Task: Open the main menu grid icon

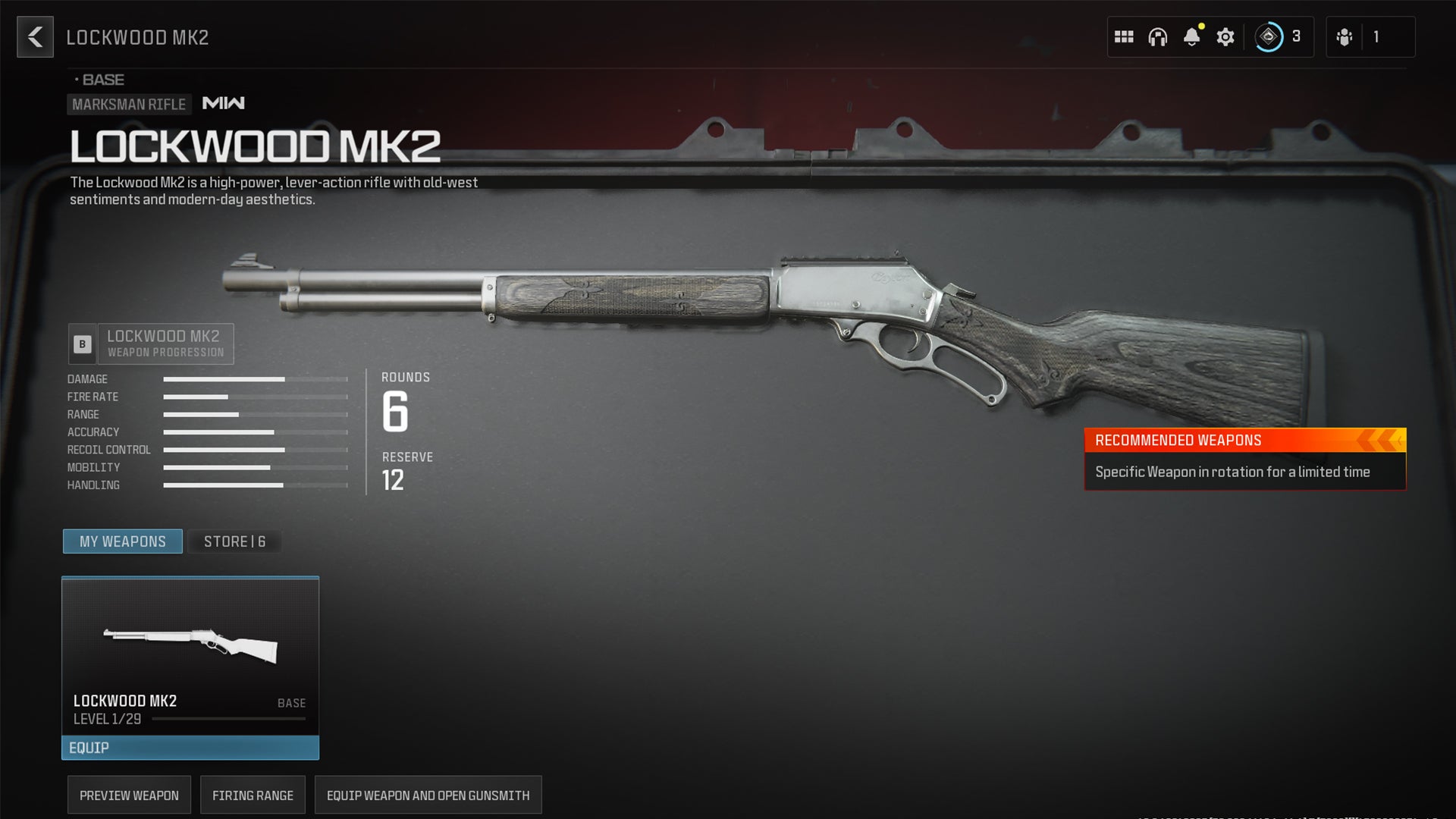Action: pos(1123,36)
